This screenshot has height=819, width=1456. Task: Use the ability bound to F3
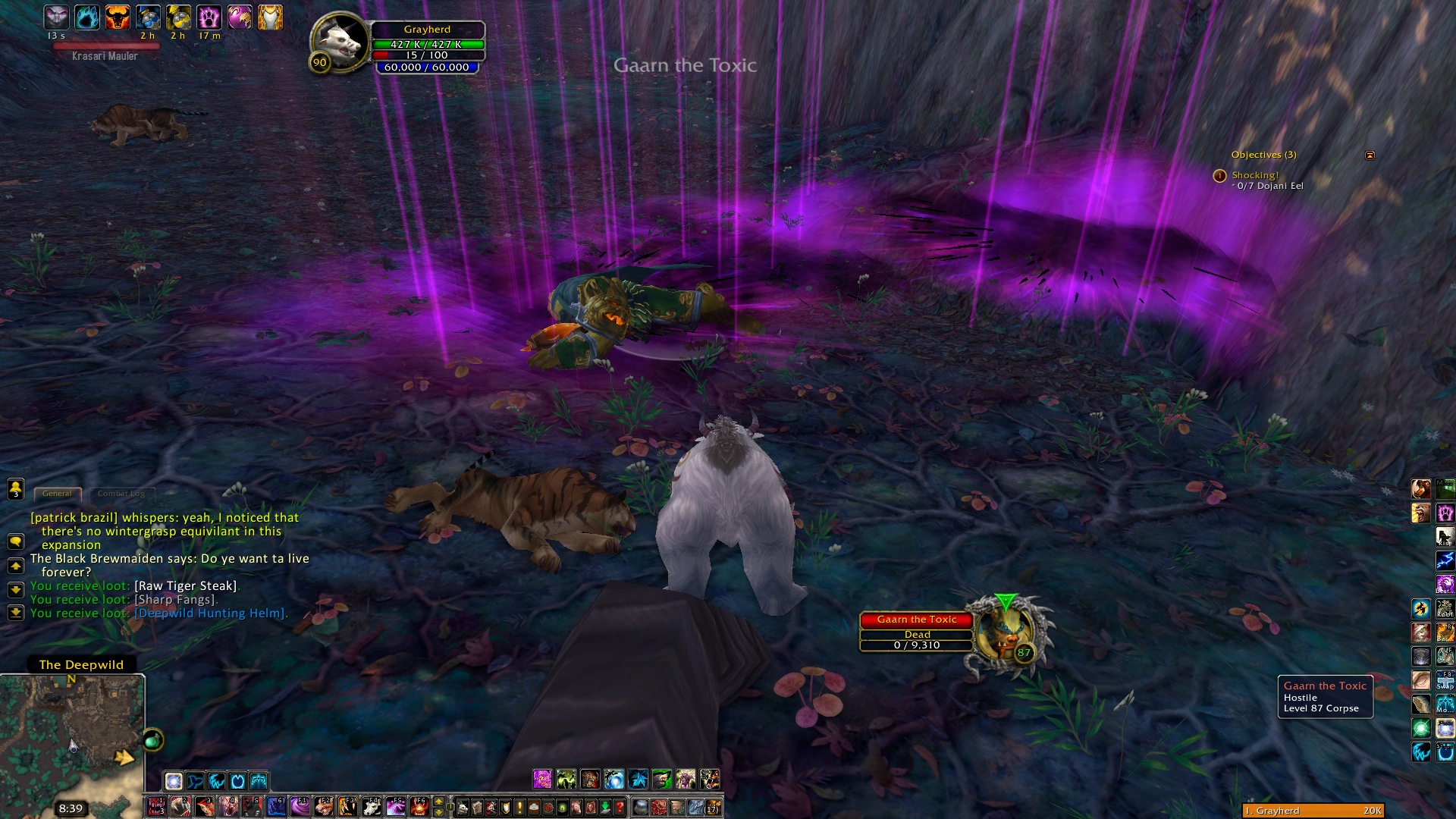[x=347, y=806]
